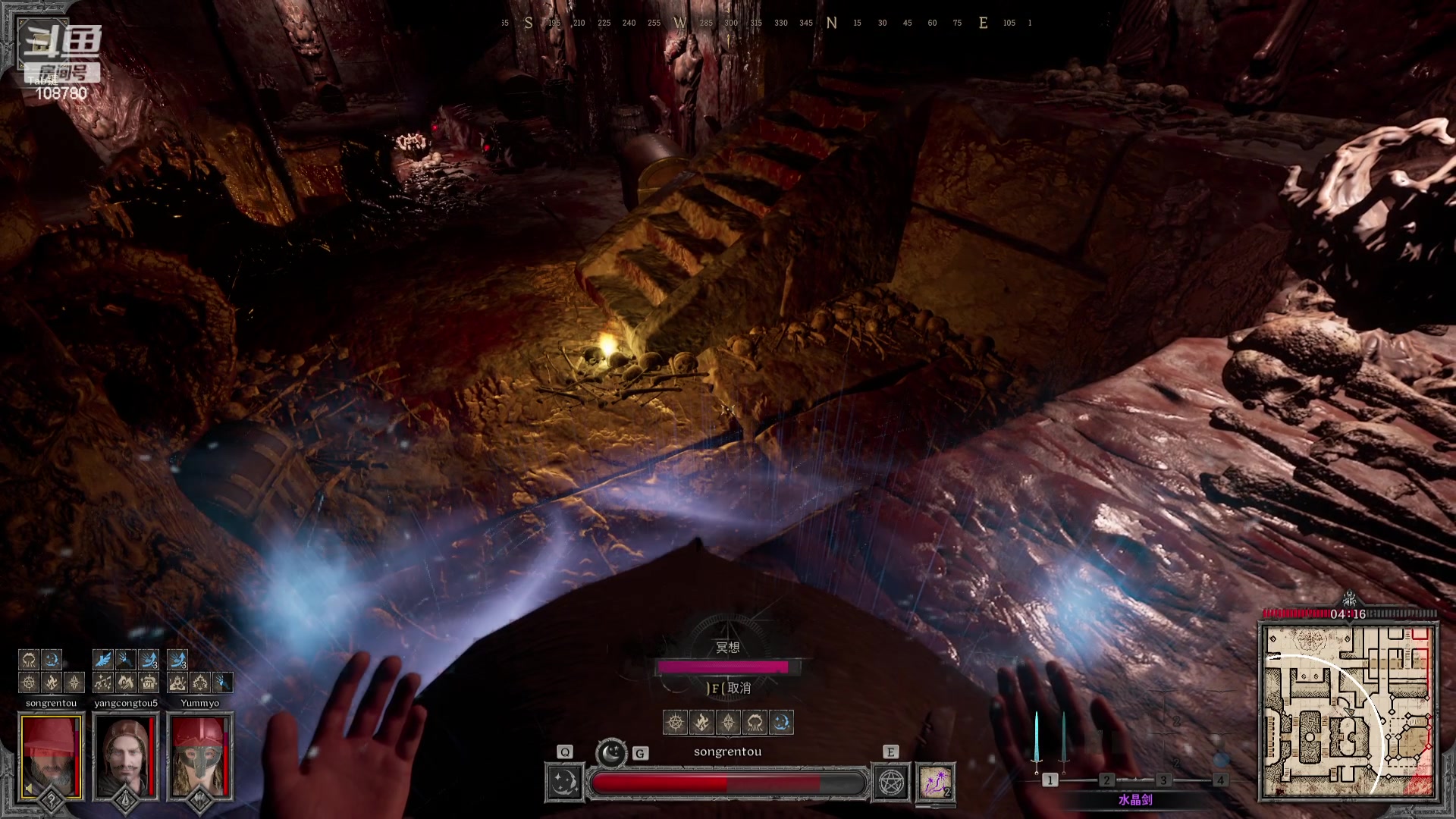The height and width of the screenshot is (819, 1456).
Task: Click the treasure chest buff under yangcongtou5
Action: 149,682
